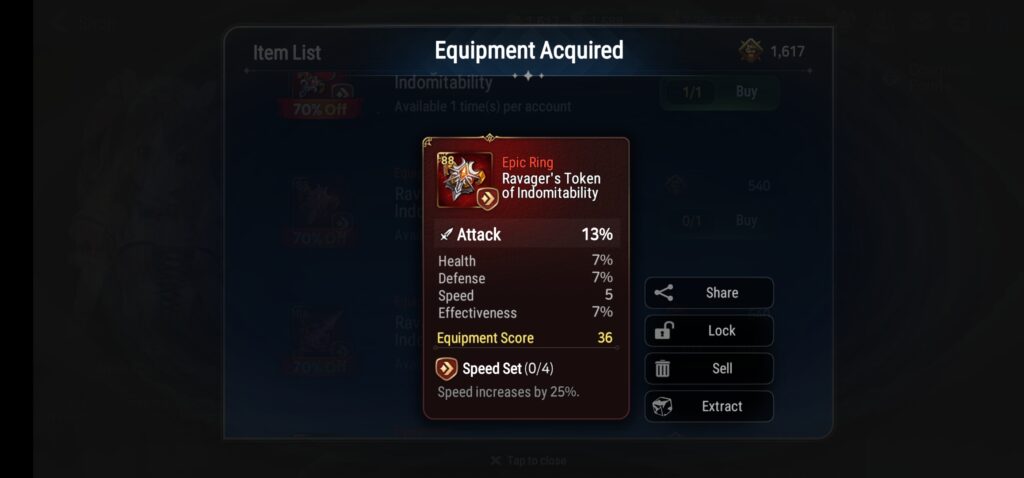The width and height of the screenshot is (1024, 478).
Task: Lock the Ravager's Token ring
Action: tap(709, 331)
